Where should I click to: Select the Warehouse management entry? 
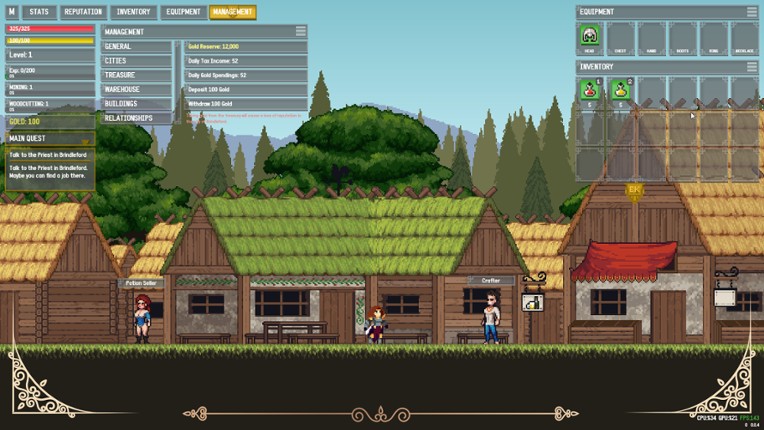[138, 89]
